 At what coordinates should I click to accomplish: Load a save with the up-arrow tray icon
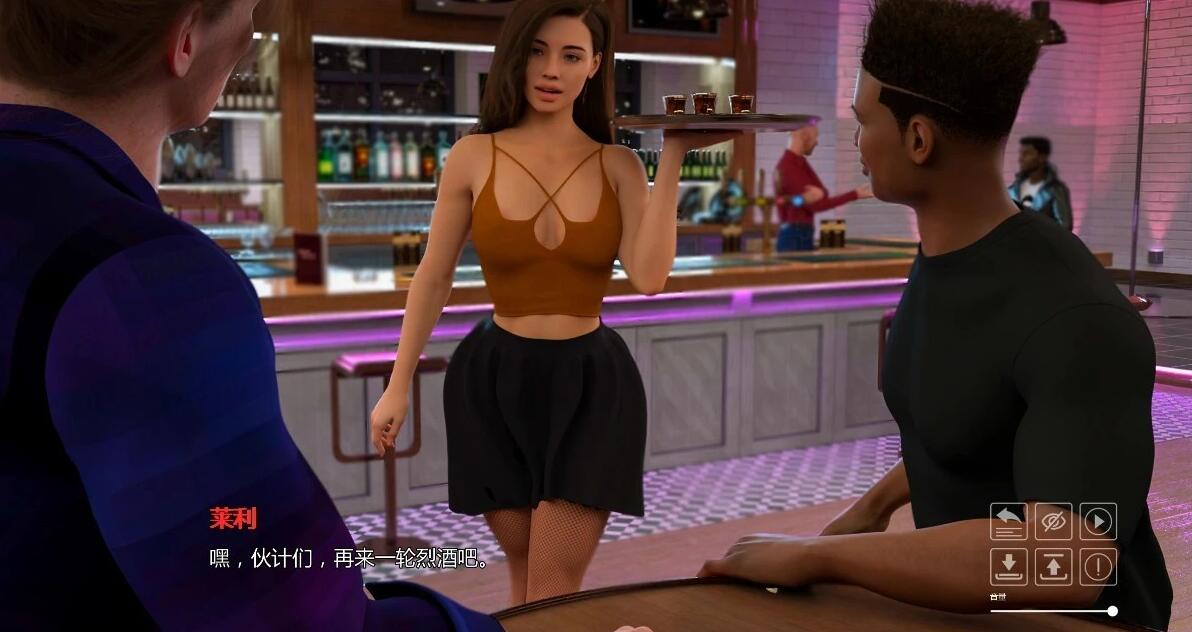[1053, 566]
